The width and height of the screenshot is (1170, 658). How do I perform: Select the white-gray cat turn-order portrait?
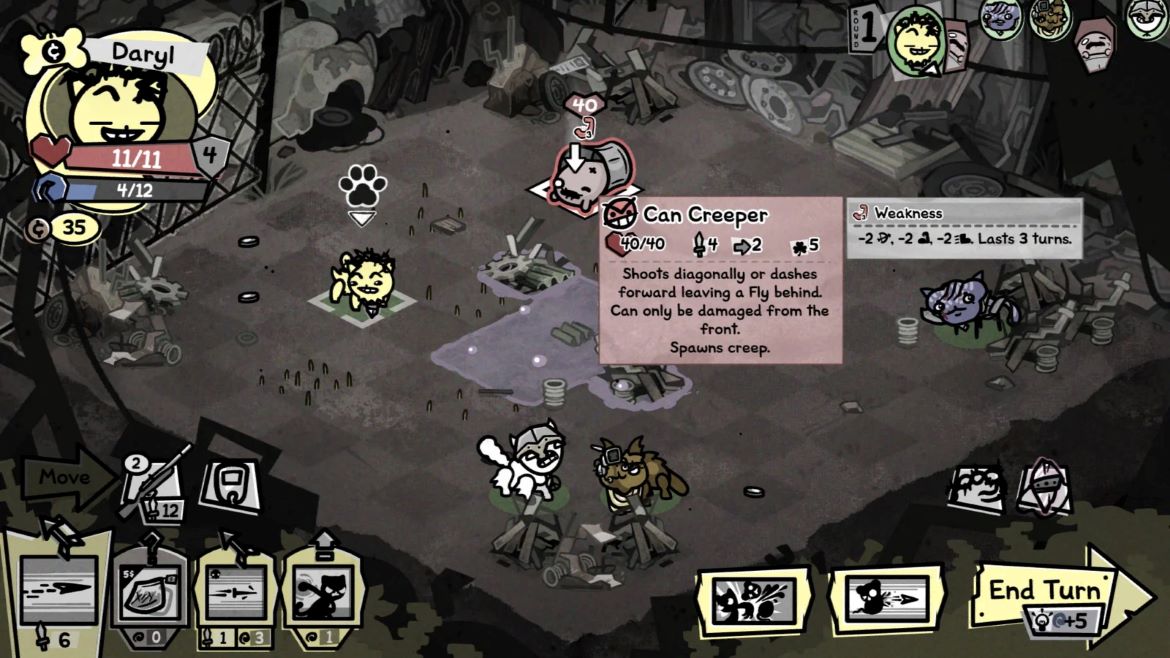(1147, 18)
